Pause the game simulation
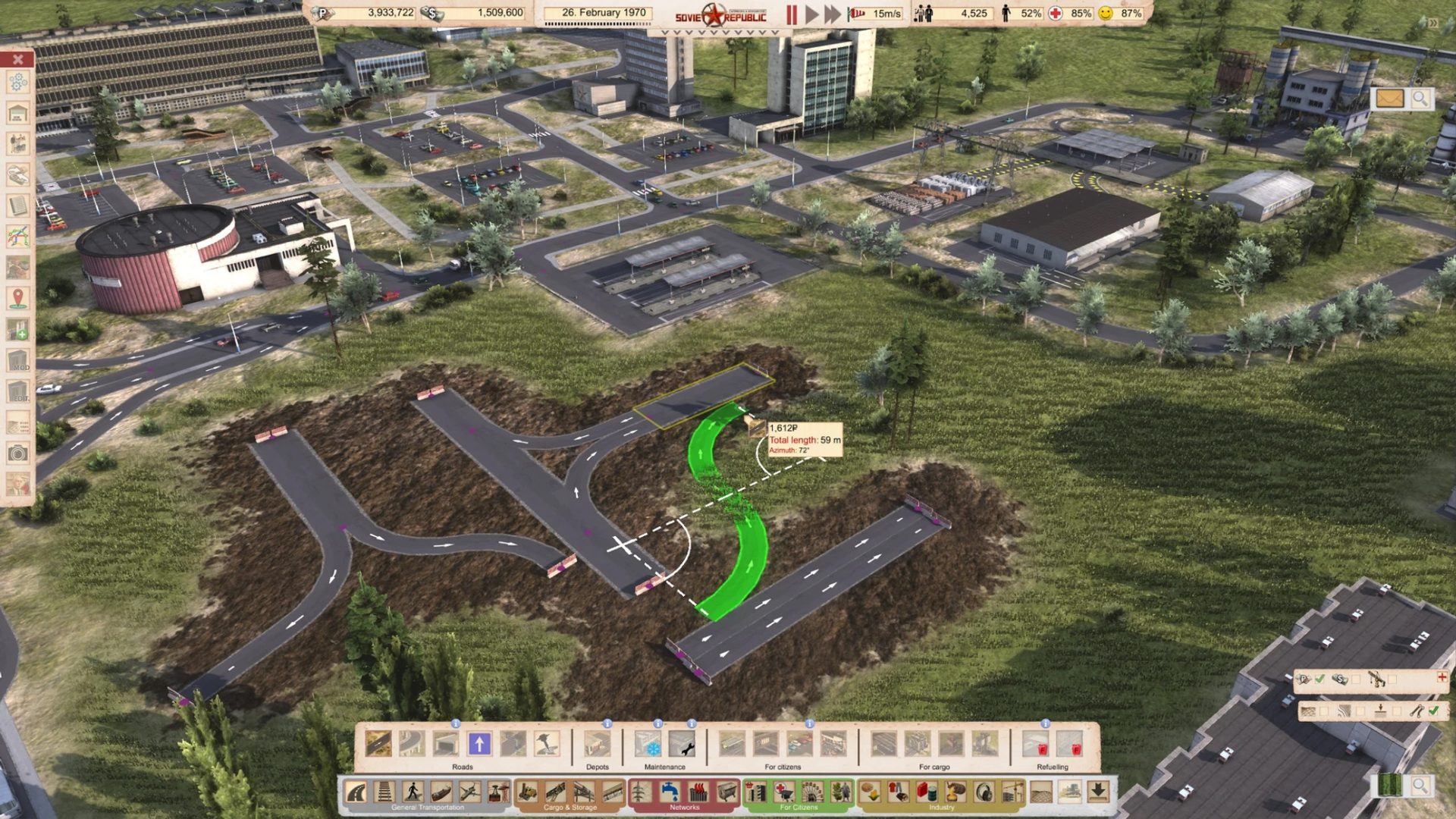1456x819 pixels. click(792, 14)
